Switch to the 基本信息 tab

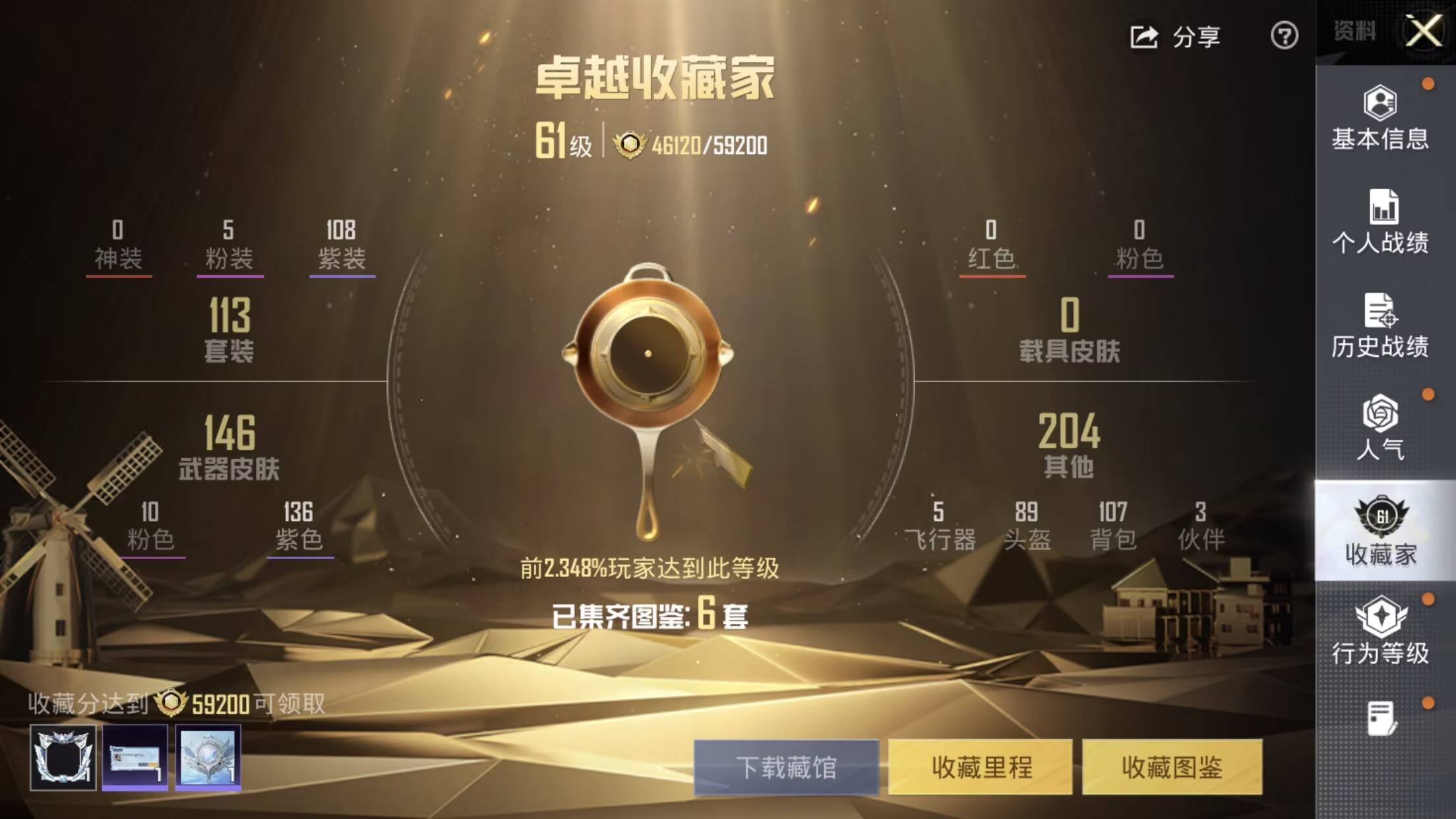[1380, 118]
